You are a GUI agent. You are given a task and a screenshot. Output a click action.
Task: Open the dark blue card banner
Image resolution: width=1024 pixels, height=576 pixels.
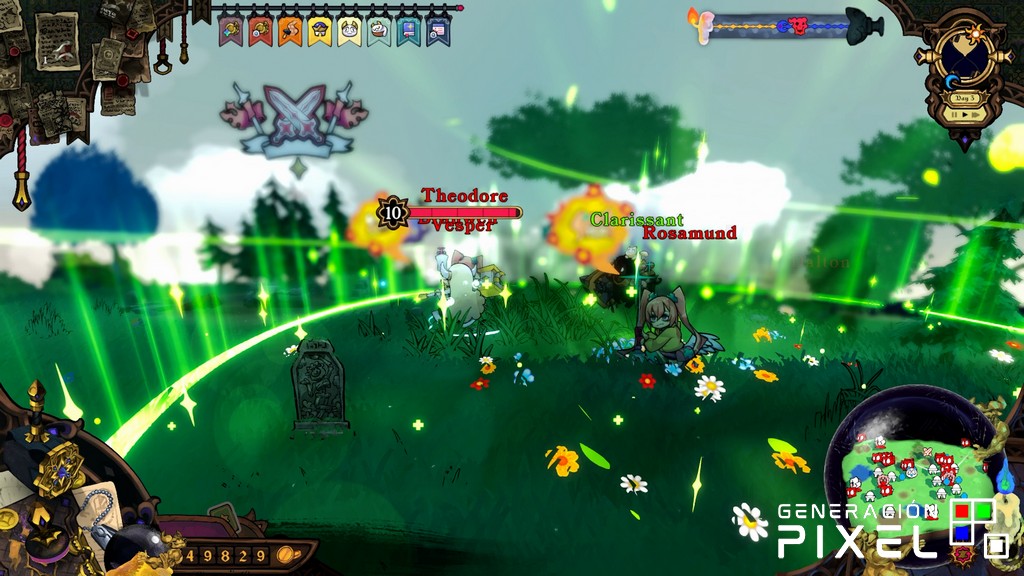point(438,31)
